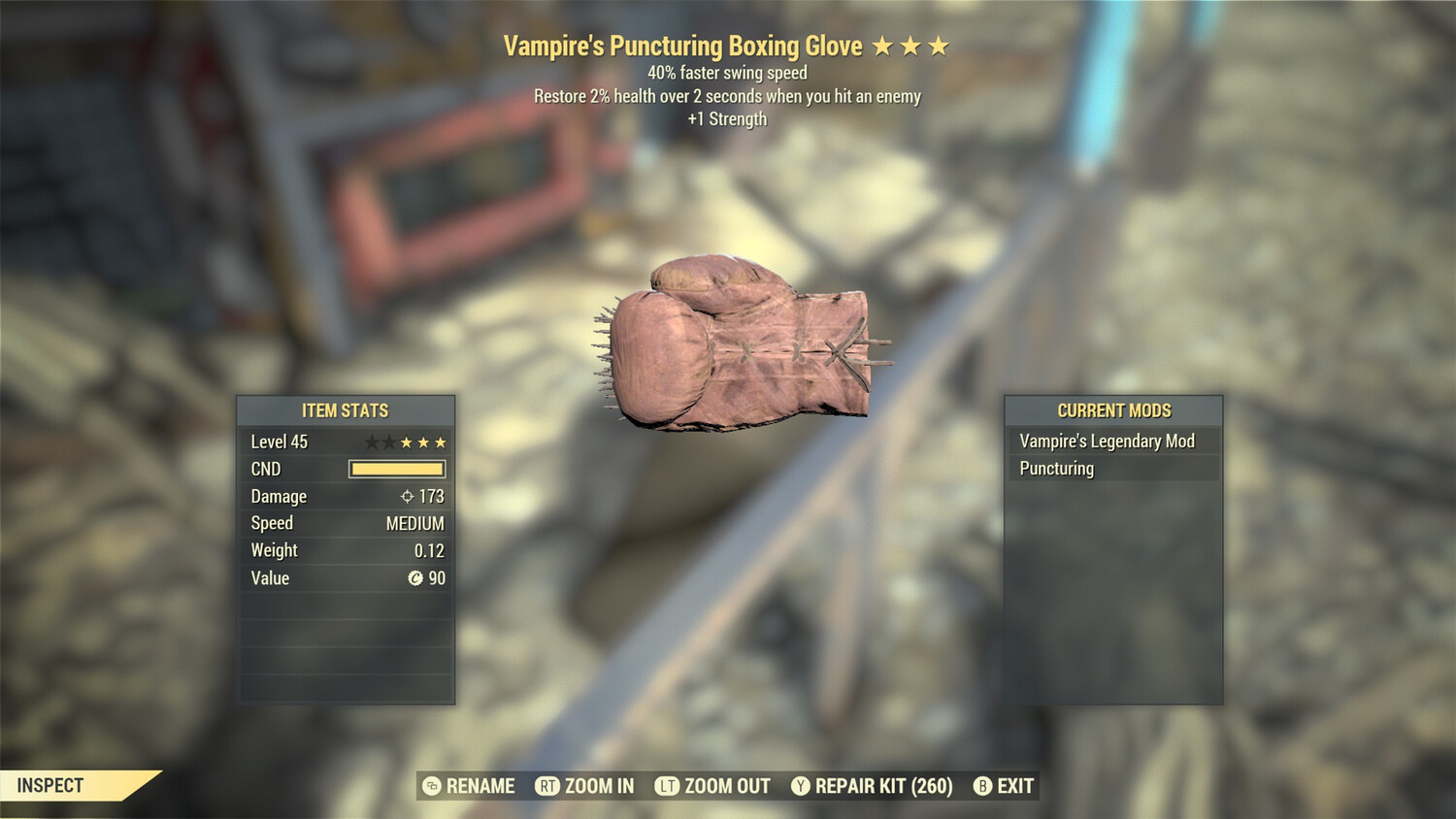Viewport: 1456px width, 819px height.
Task: Toggle the first dimmed star on Level 45 row
Action: tap(370, 442)
